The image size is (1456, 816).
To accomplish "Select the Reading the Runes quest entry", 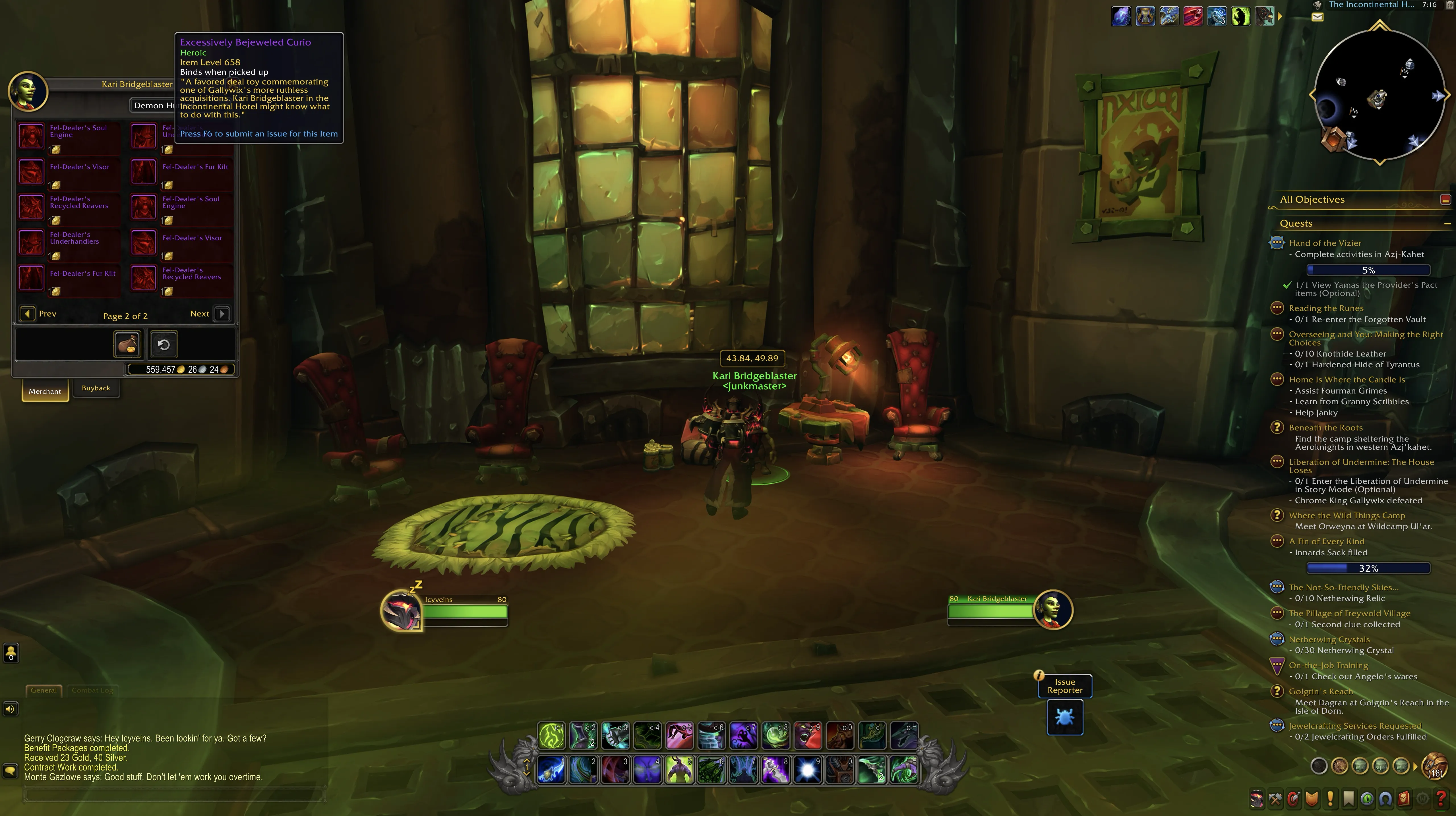I will coord(1325,308).
